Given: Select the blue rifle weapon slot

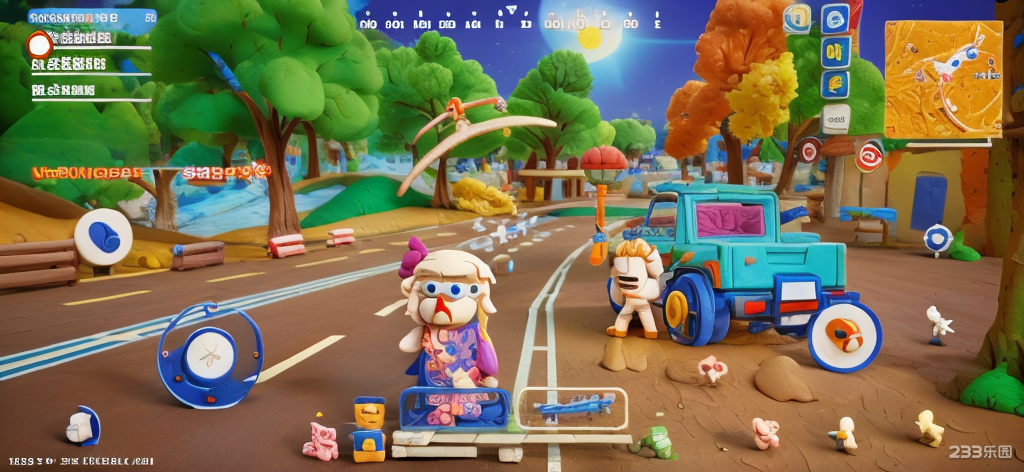Looking at the screenshot, I should (x=573, y=408).
